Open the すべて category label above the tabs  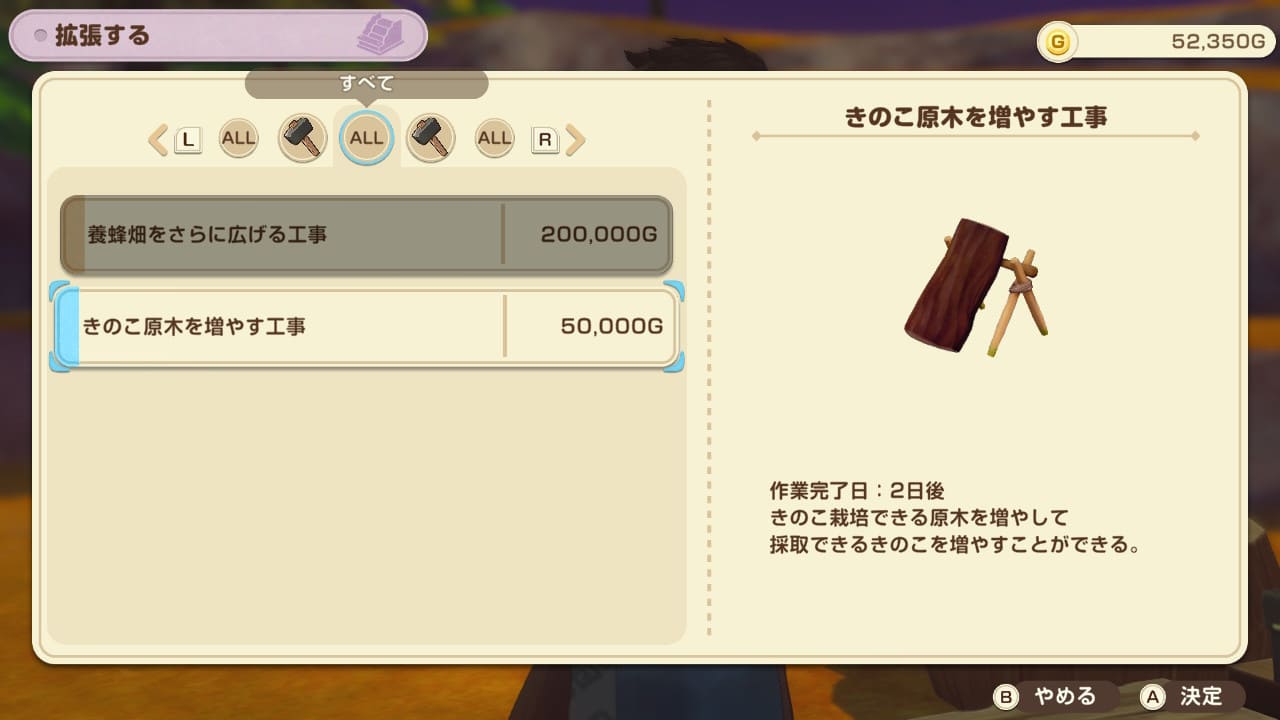(368, 84)
